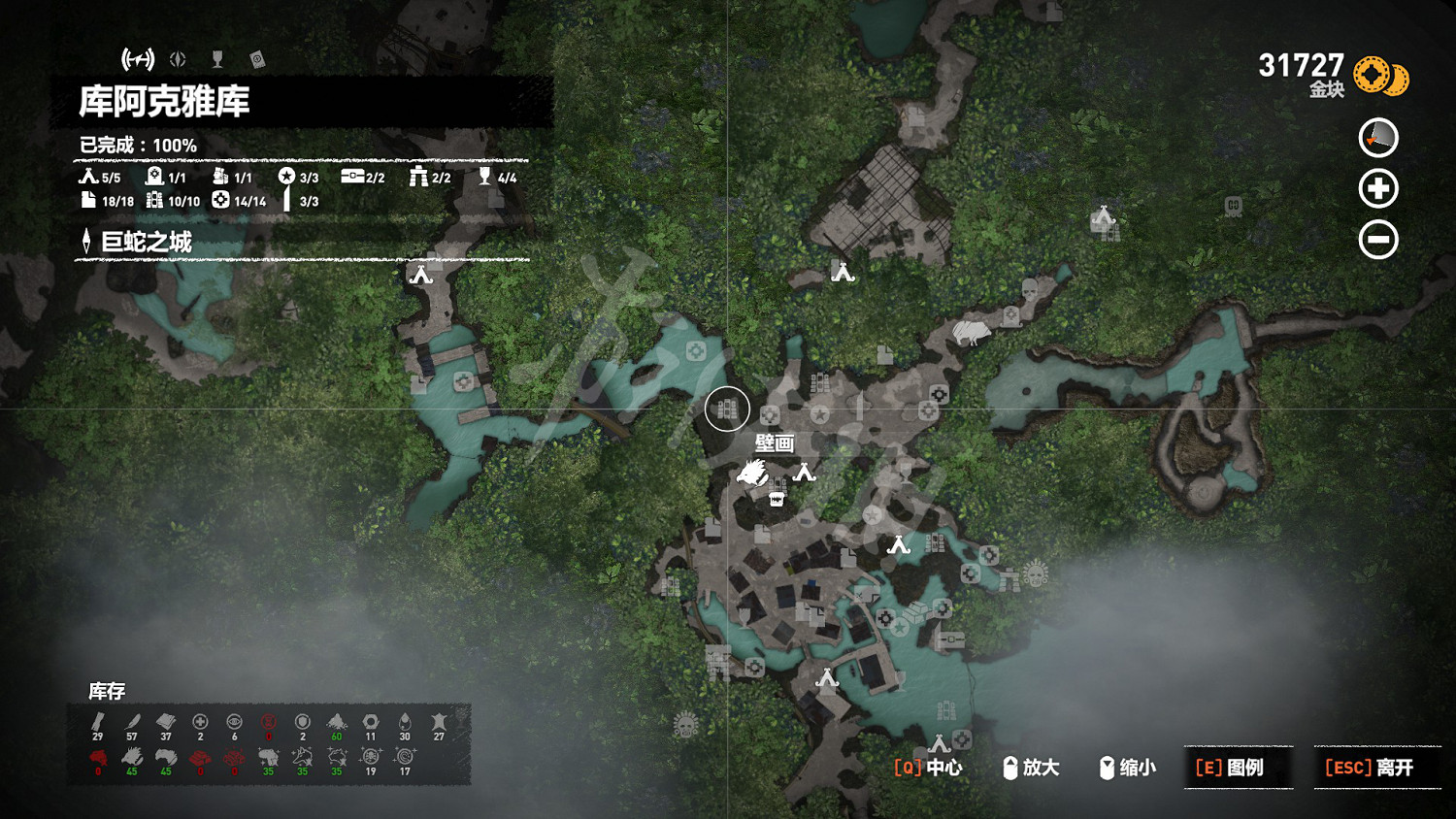
Task: Click the zoom-out minus button
Action: (x=1378, y=240)
